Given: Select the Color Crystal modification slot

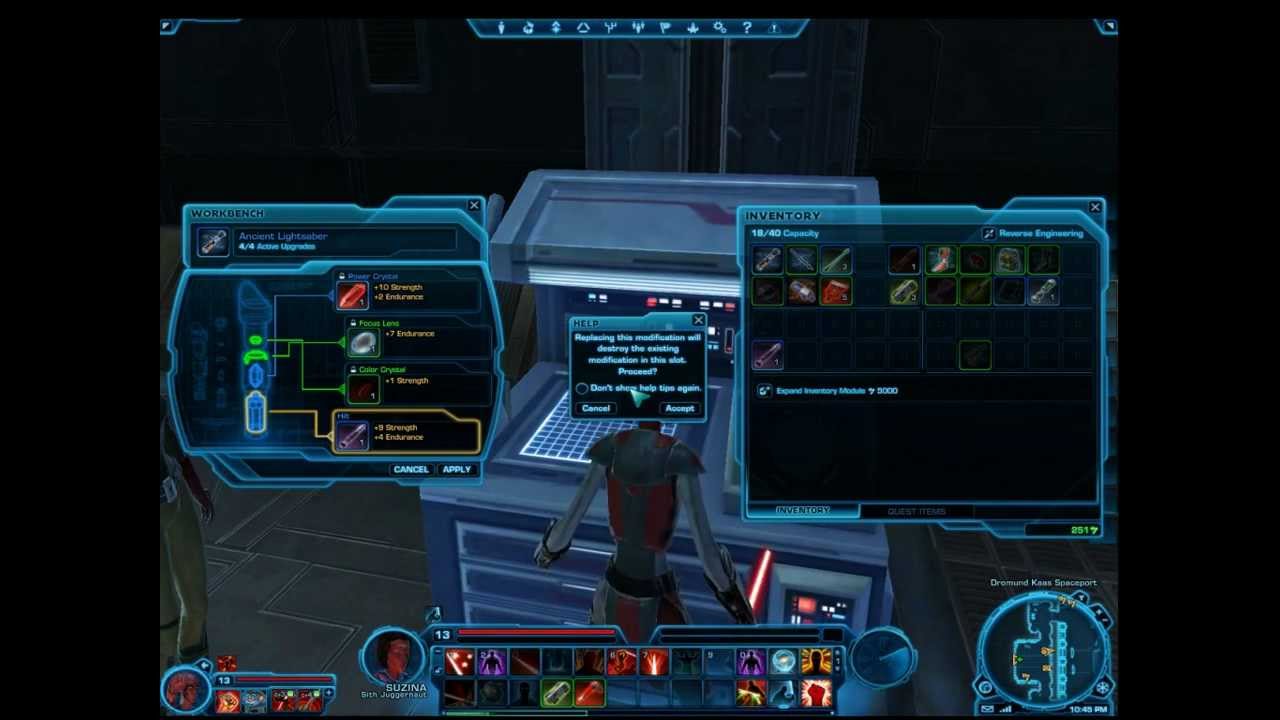Looking at the screenshot, I should pos(363,388).
